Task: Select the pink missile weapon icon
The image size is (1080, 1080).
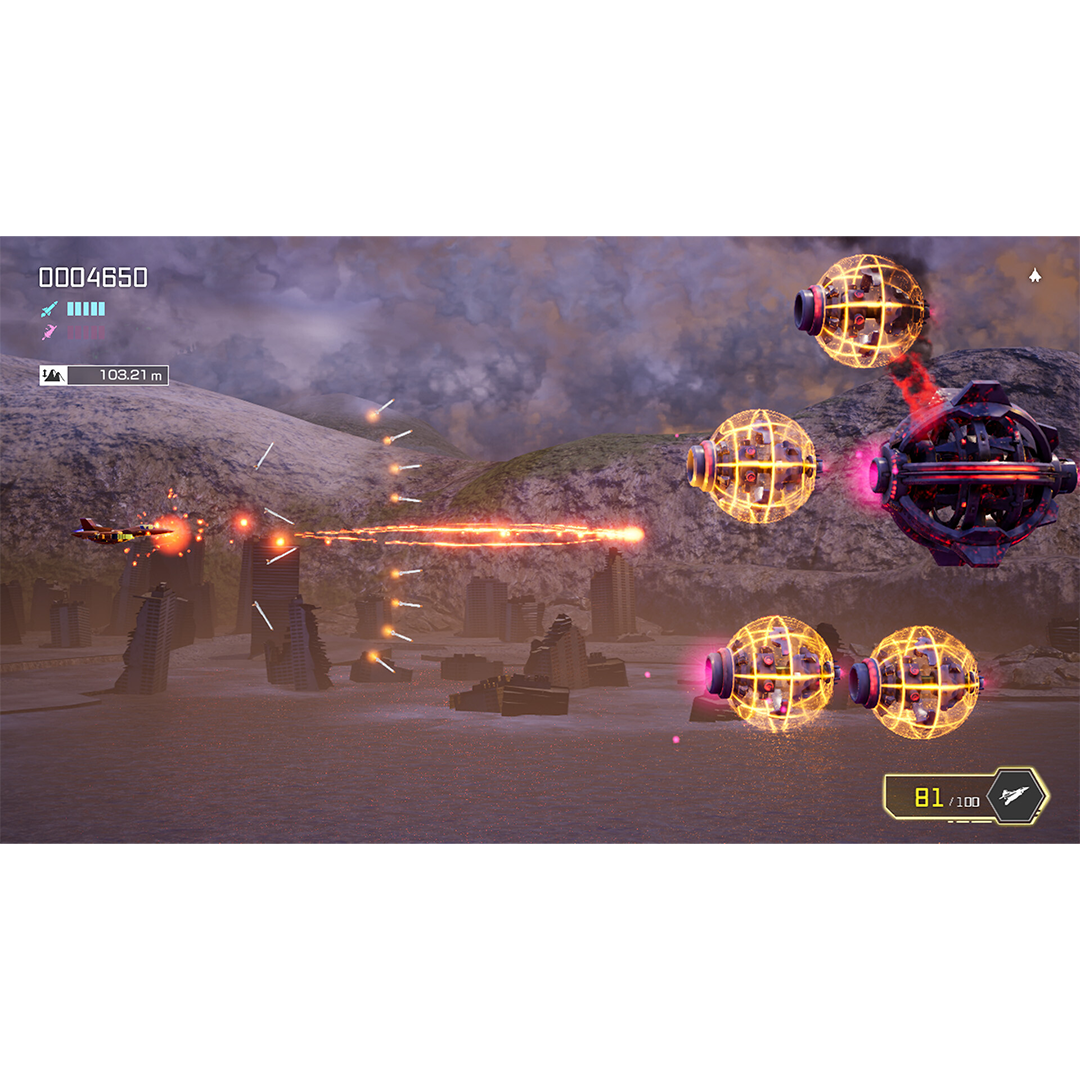Action: click(49, 332)
